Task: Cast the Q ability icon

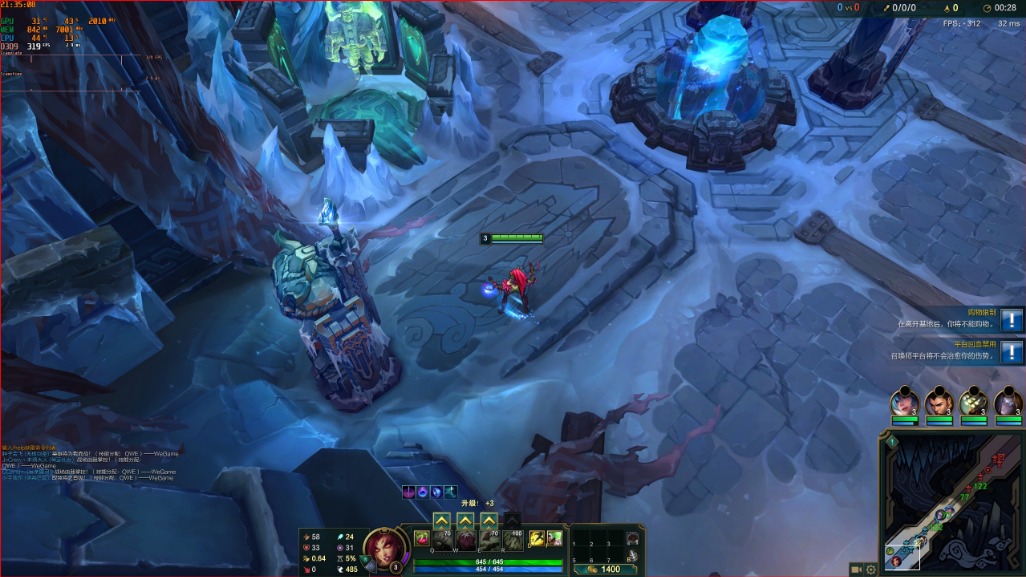Action: (x=442, y=541)
